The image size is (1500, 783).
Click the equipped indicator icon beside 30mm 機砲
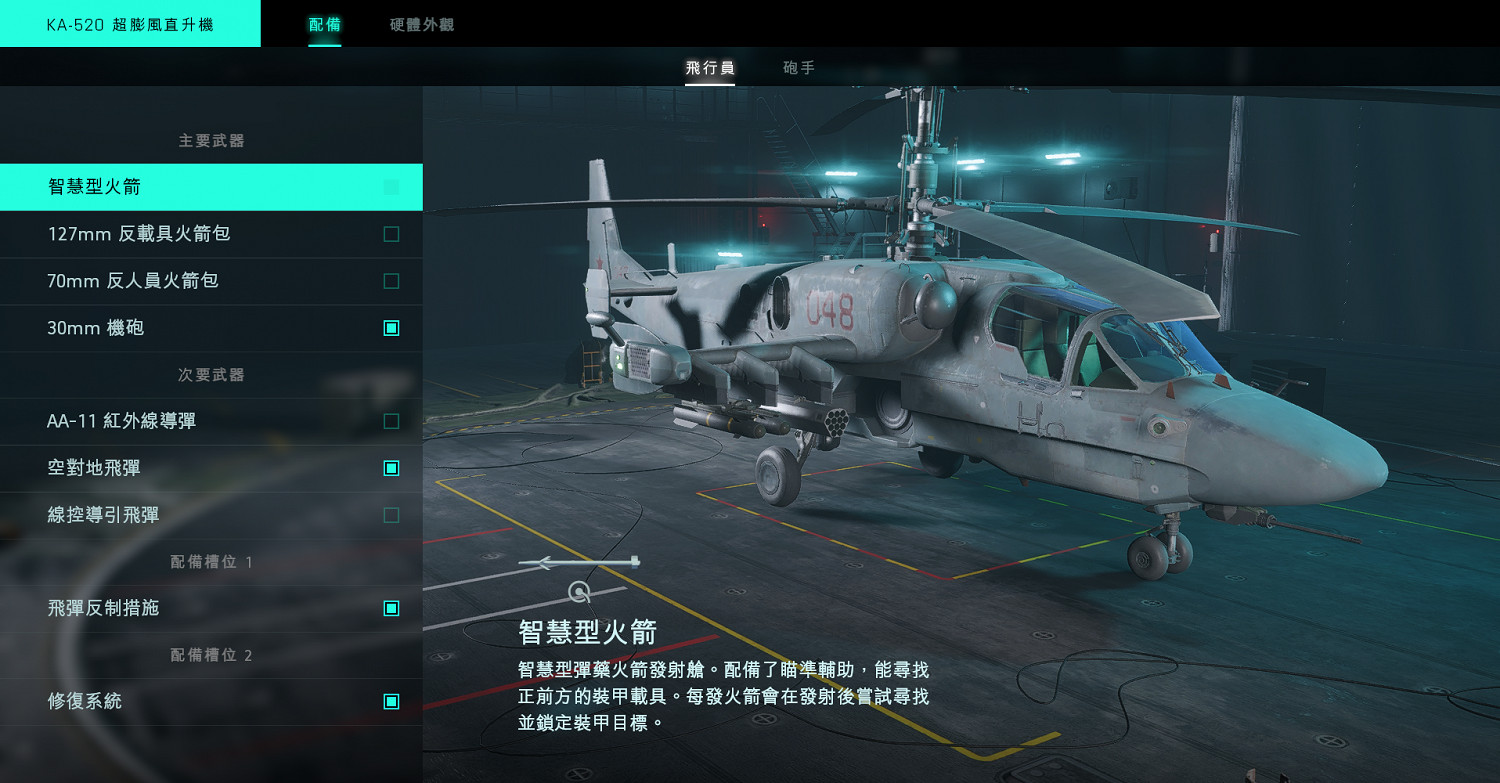click(x=390, y=328)
